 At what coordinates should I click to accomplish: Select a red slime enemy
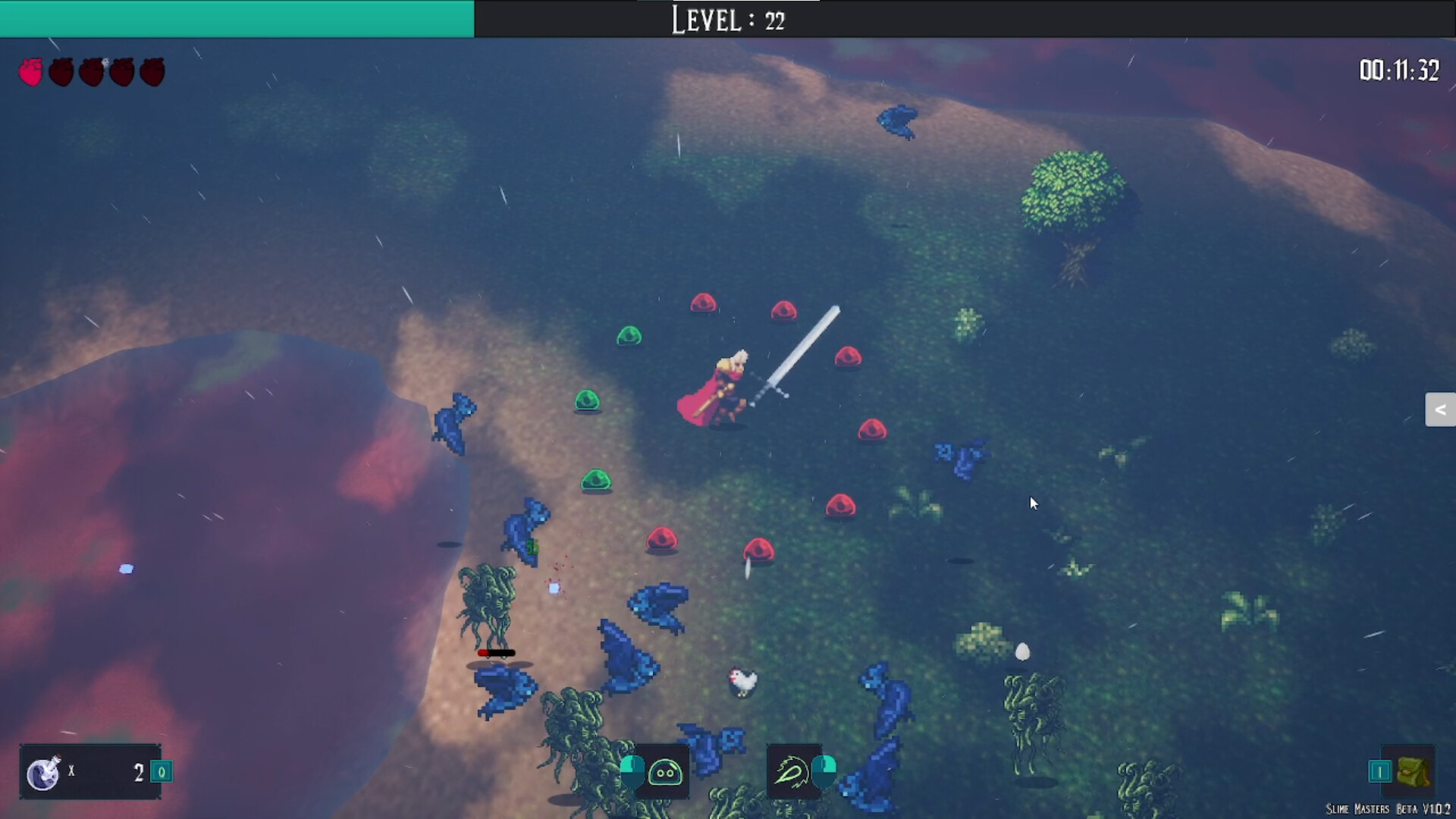click(849, 356)
